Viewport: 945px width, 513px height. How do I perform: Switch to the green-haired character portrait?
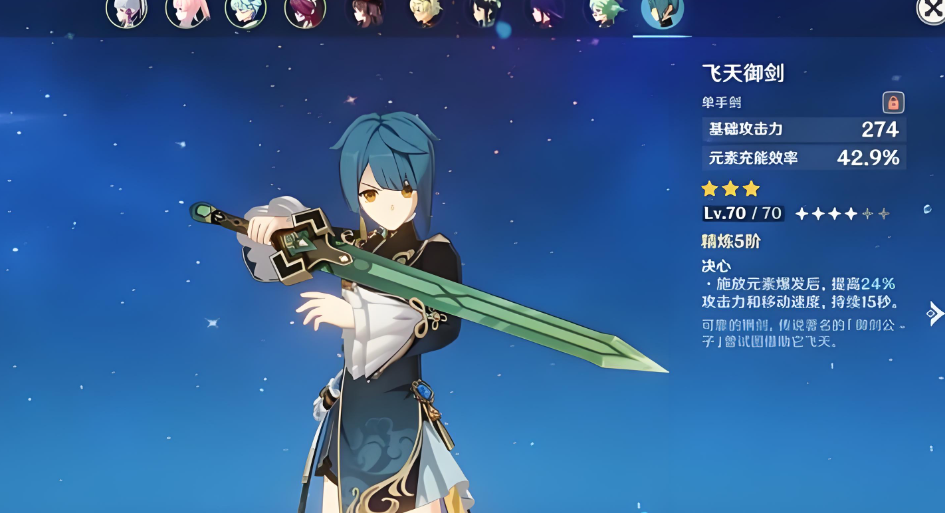point(605,10)
